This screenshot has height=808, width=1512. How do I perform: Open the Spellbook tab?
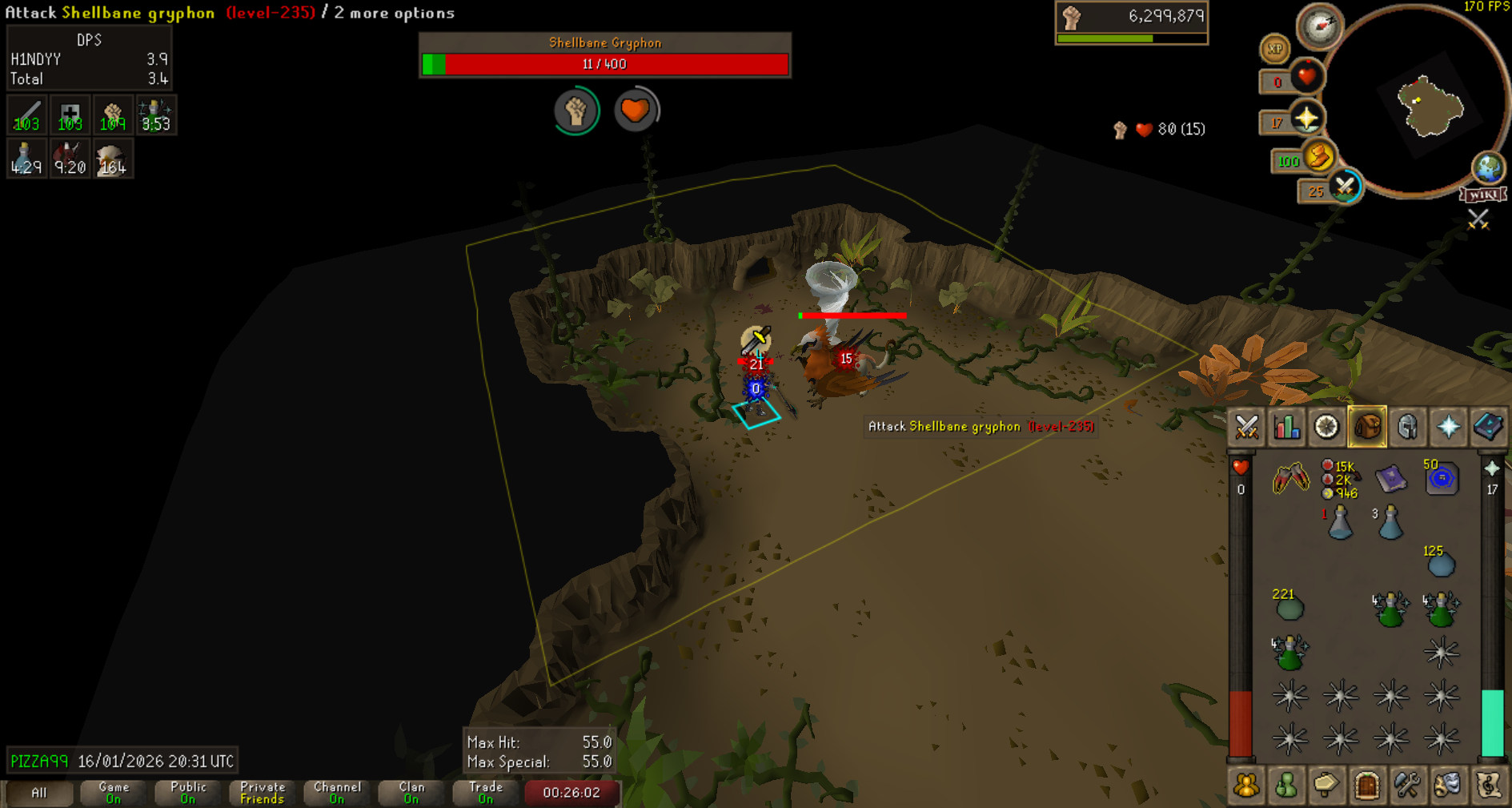coord(1488,427)
